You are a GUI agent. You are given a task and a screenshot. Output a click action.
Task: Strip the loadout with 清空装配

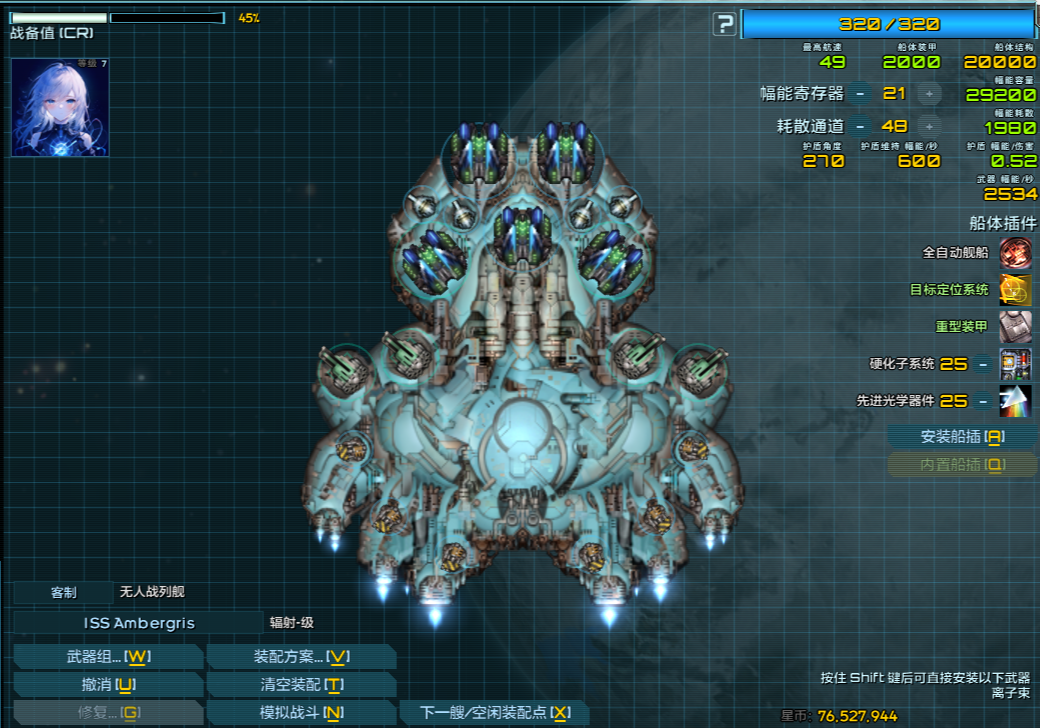[x=300, y=685]
